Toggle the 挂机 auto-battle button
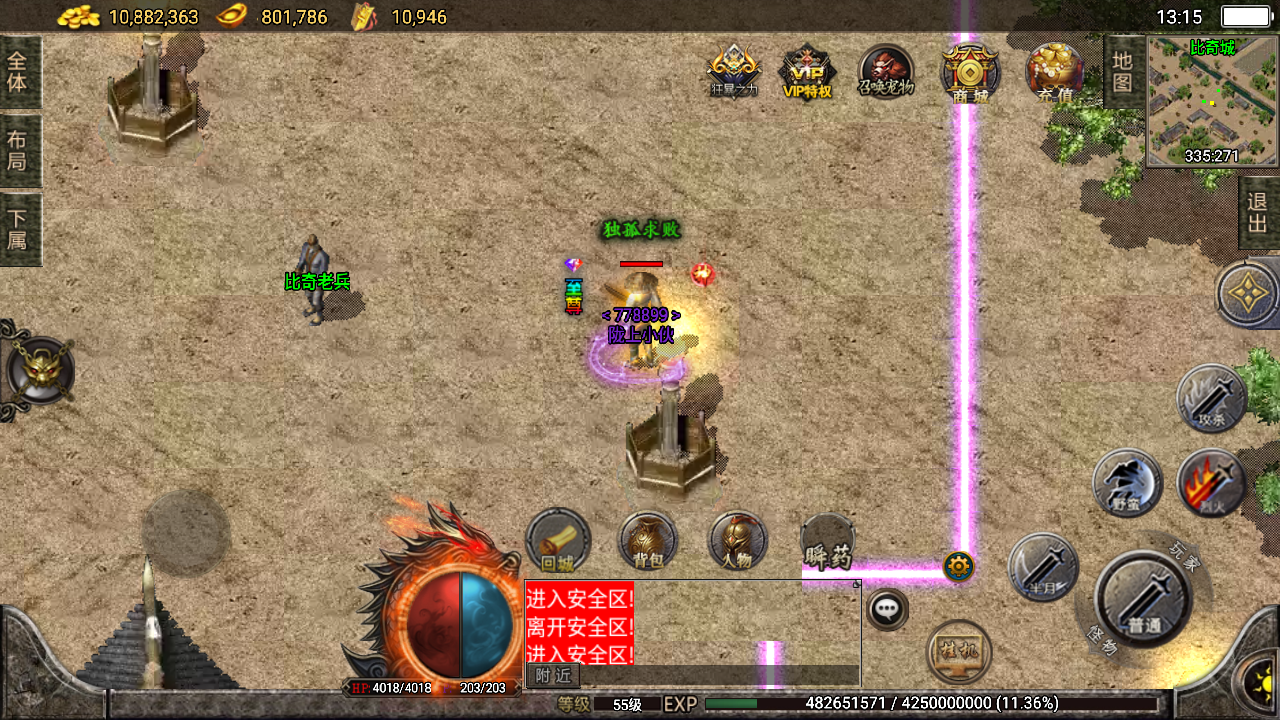The width and height of the screenshot is (1280, 720). 959,651
